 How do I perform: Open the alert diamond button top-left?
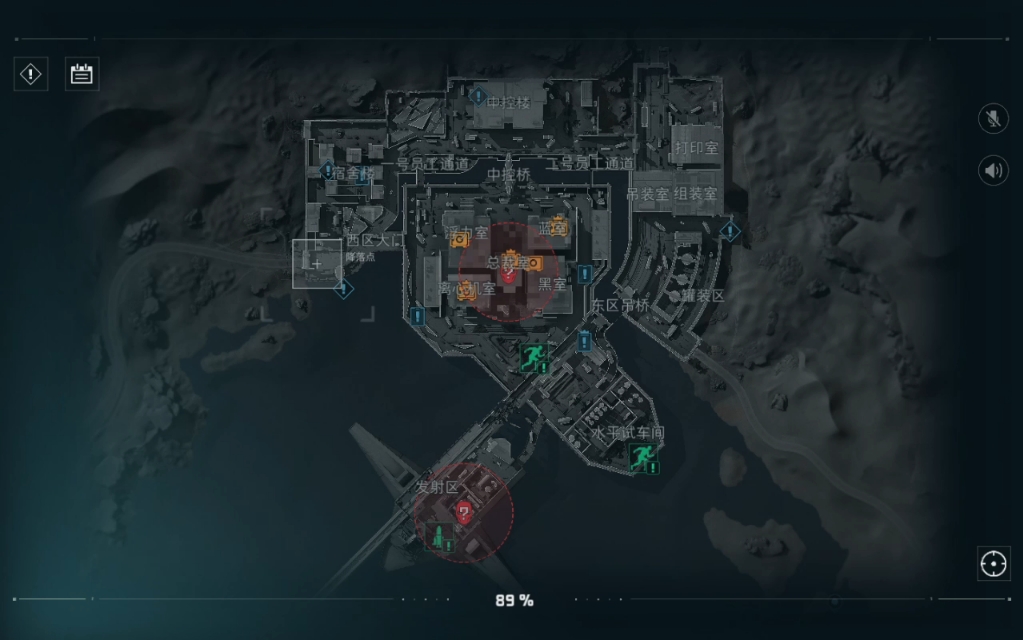click(31, 73)
